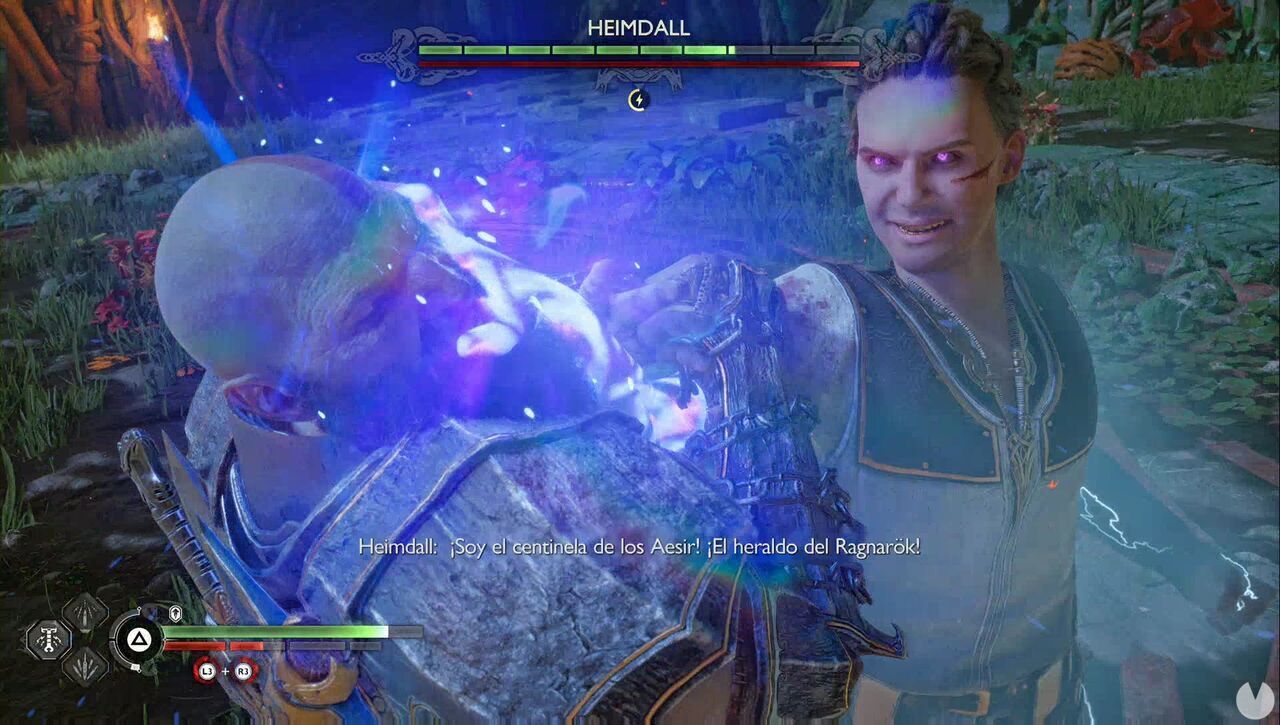Select the Triangle weapon recall prompt
This screenshot has height=725, width=1280.
138,638
